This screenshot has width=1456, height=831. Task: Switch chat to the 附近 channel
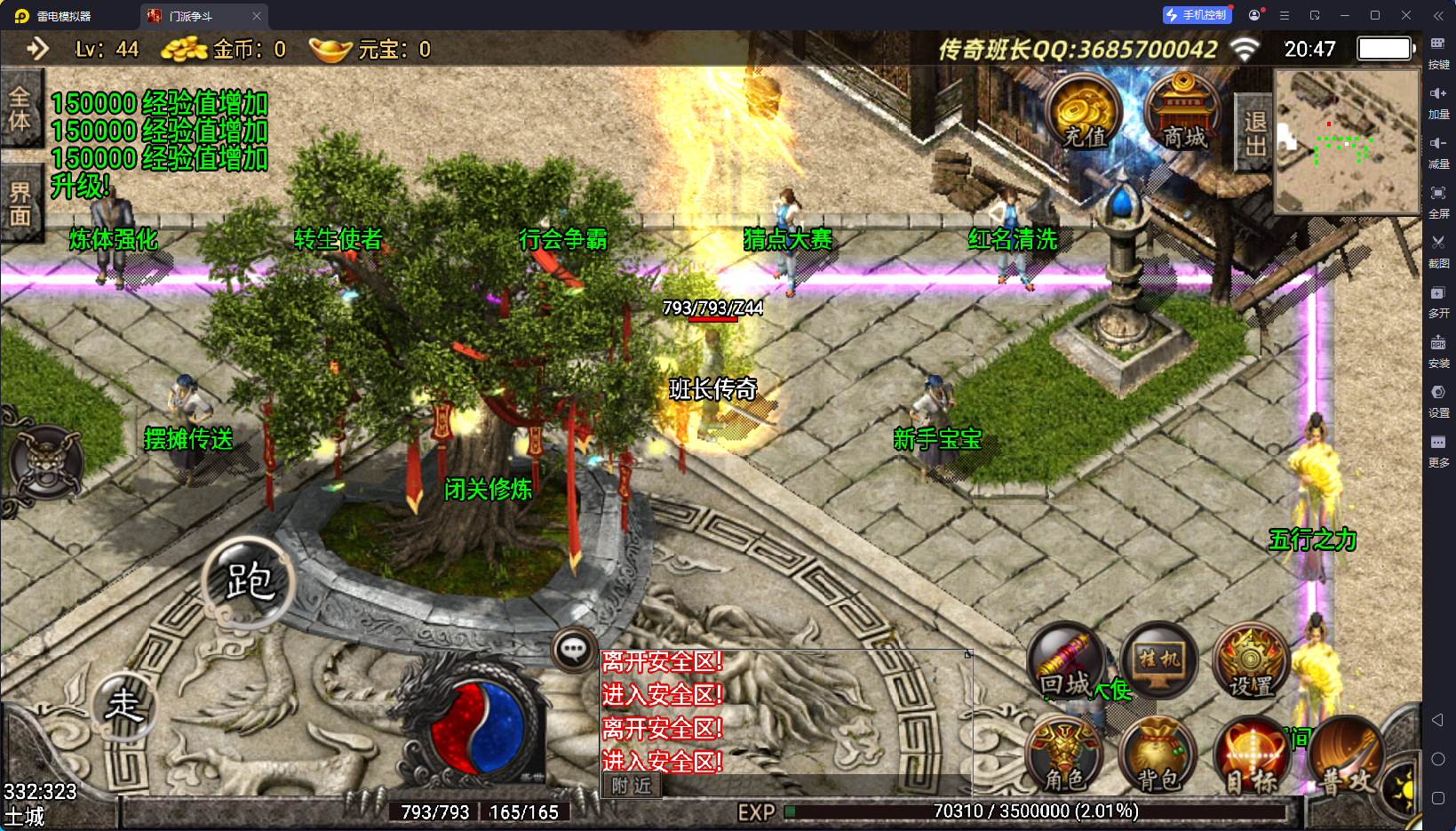click(x=632, y=786)
